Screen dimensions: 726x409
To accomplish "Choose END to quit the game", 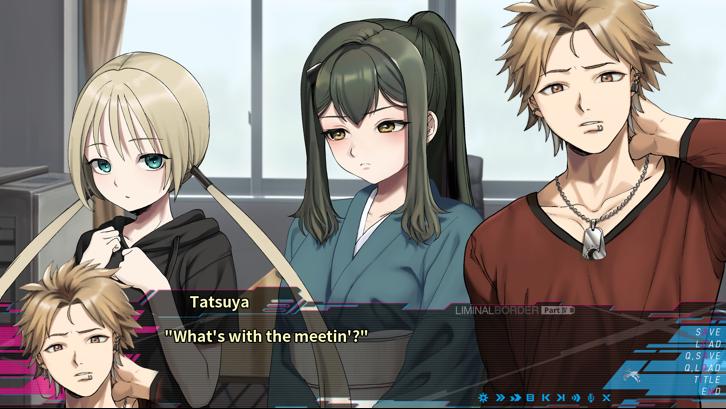I will pos(709,390).
